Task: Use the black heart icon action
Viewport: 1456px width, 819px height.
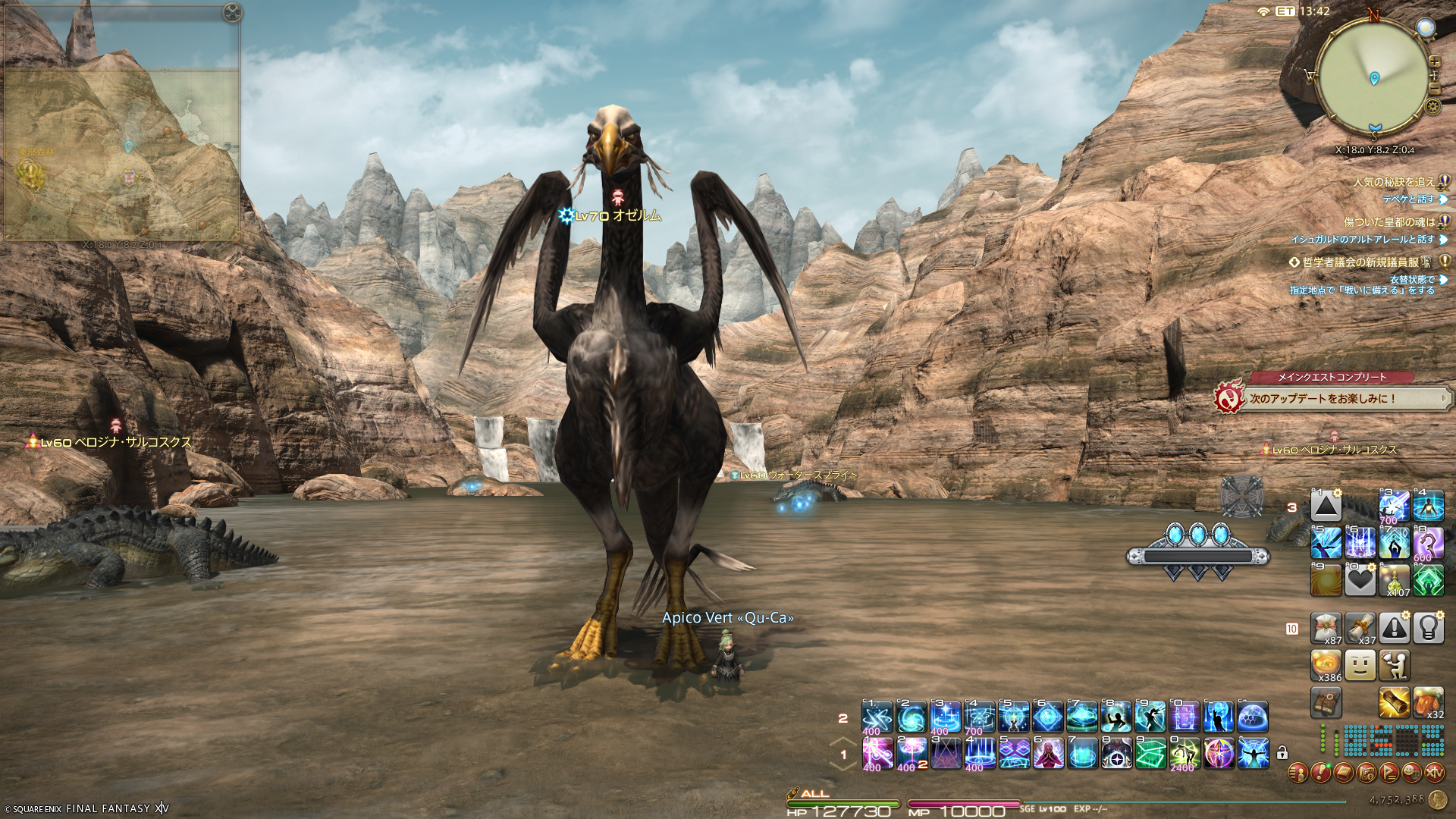Action: (x=1360, y=581)
